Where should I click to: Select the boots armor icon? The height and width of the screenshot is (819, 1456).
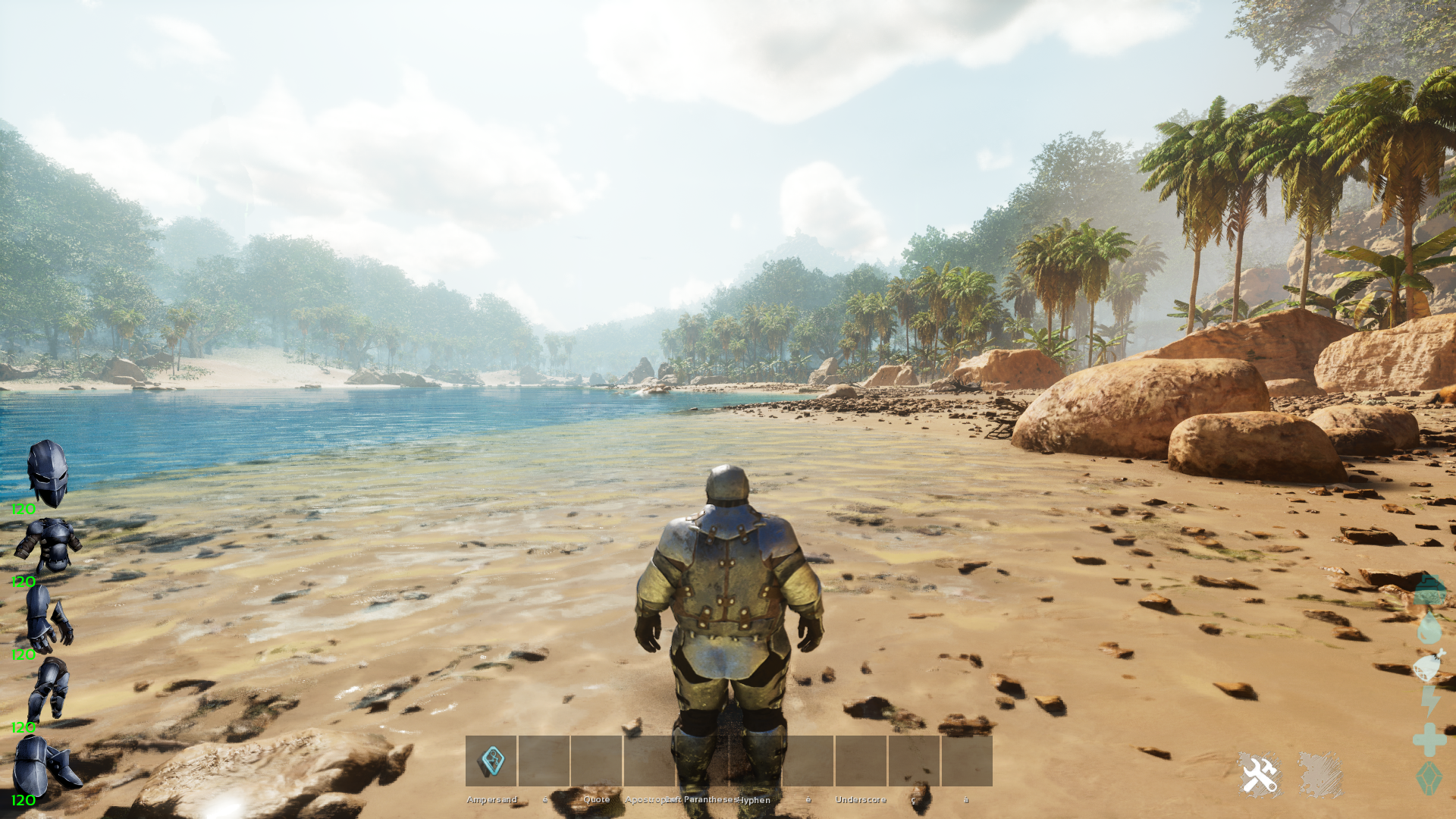coord(45,764)
